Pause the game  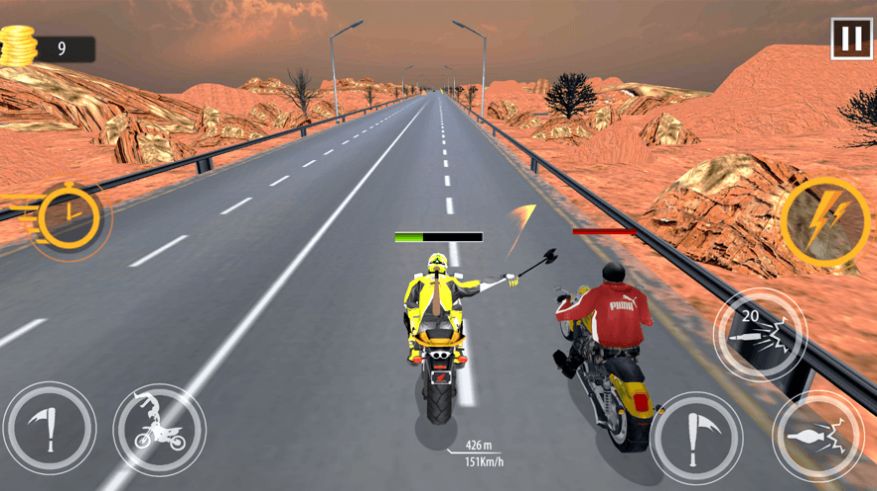(851, 39)
